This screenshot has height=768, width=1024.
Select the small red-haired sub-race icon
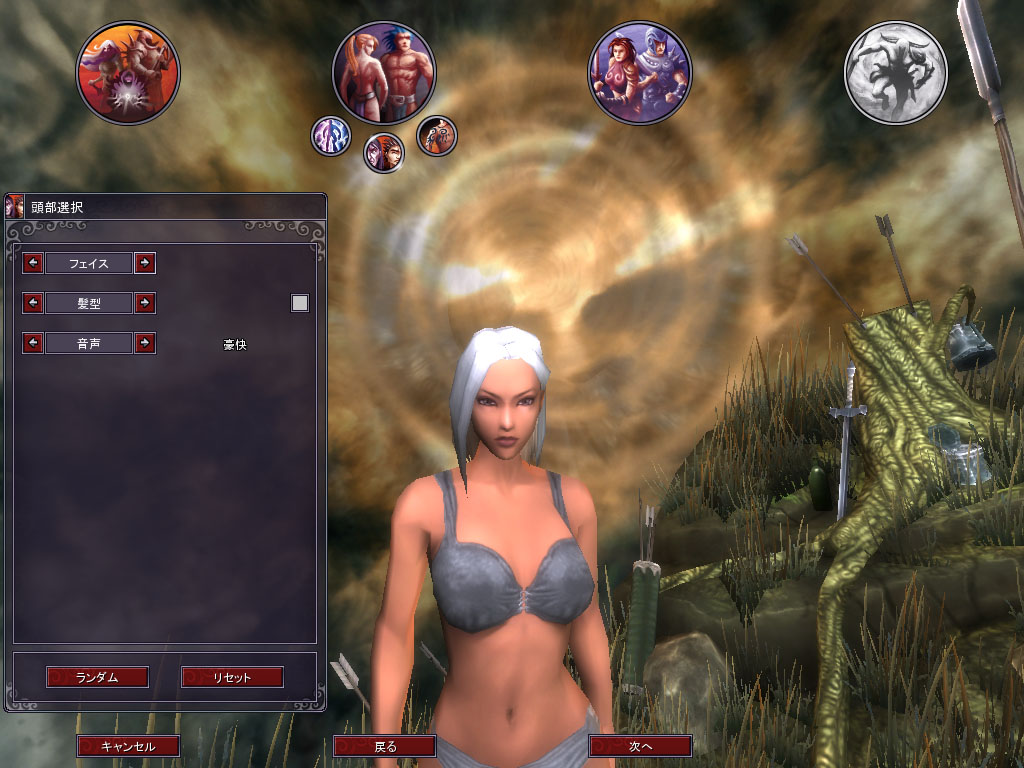pyautogui.click(x=383, y=153)
